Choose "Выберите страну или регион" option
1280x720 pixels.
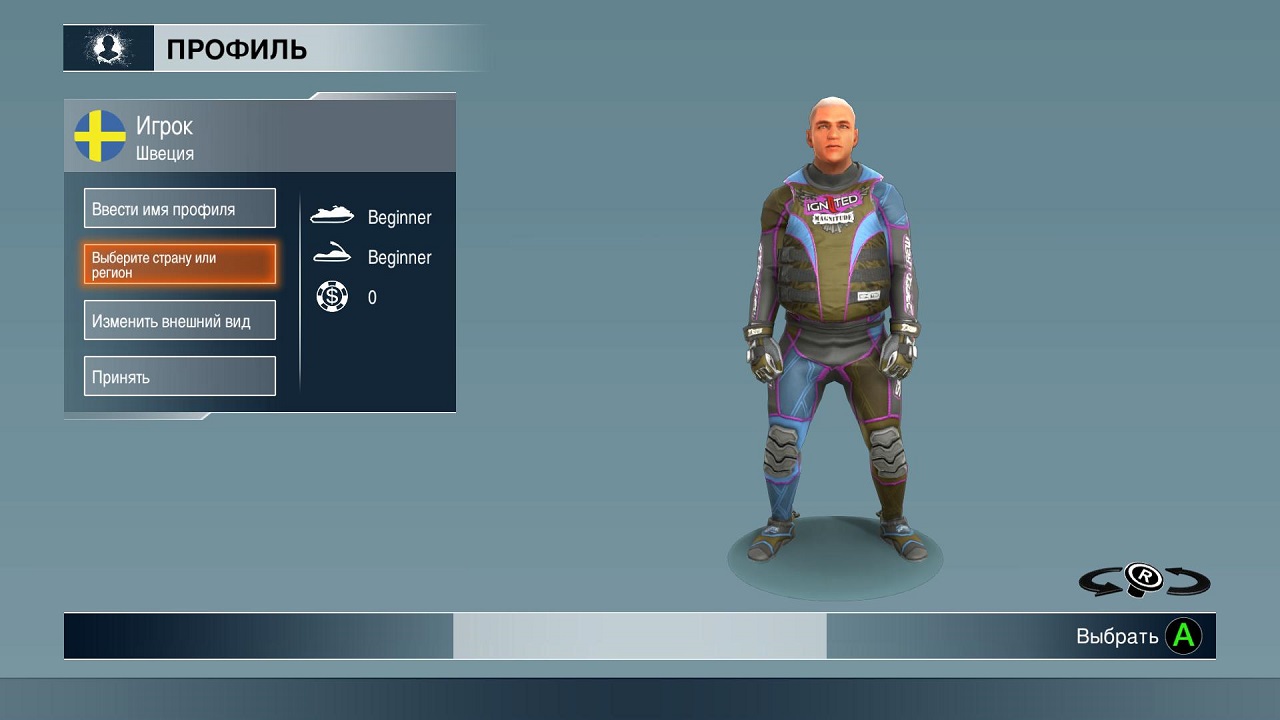click(180, 265)
